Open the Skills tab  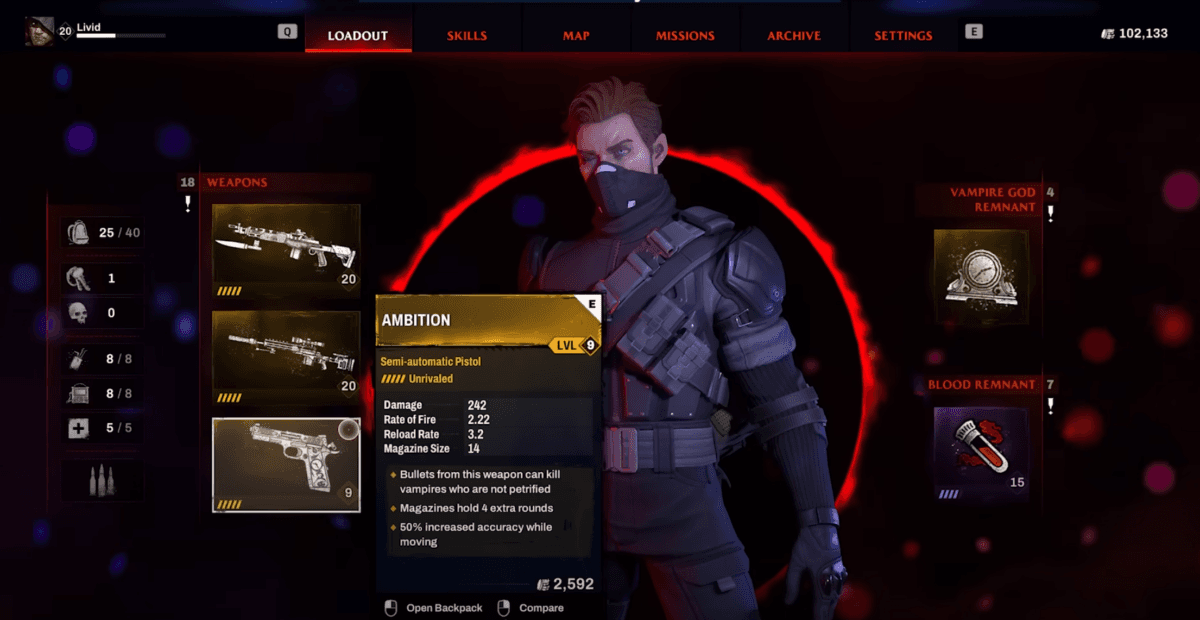(x=467, y=36)
